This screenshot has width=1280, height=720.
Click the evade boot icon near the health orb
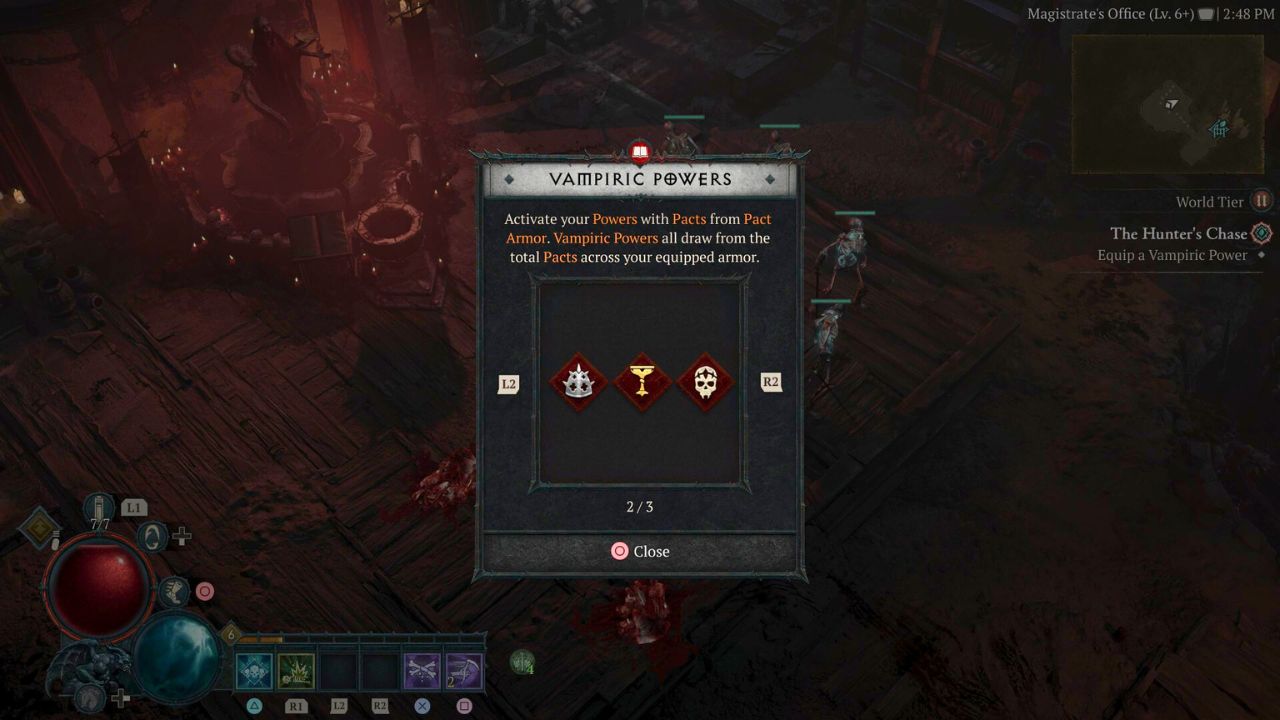pos(175,593)
